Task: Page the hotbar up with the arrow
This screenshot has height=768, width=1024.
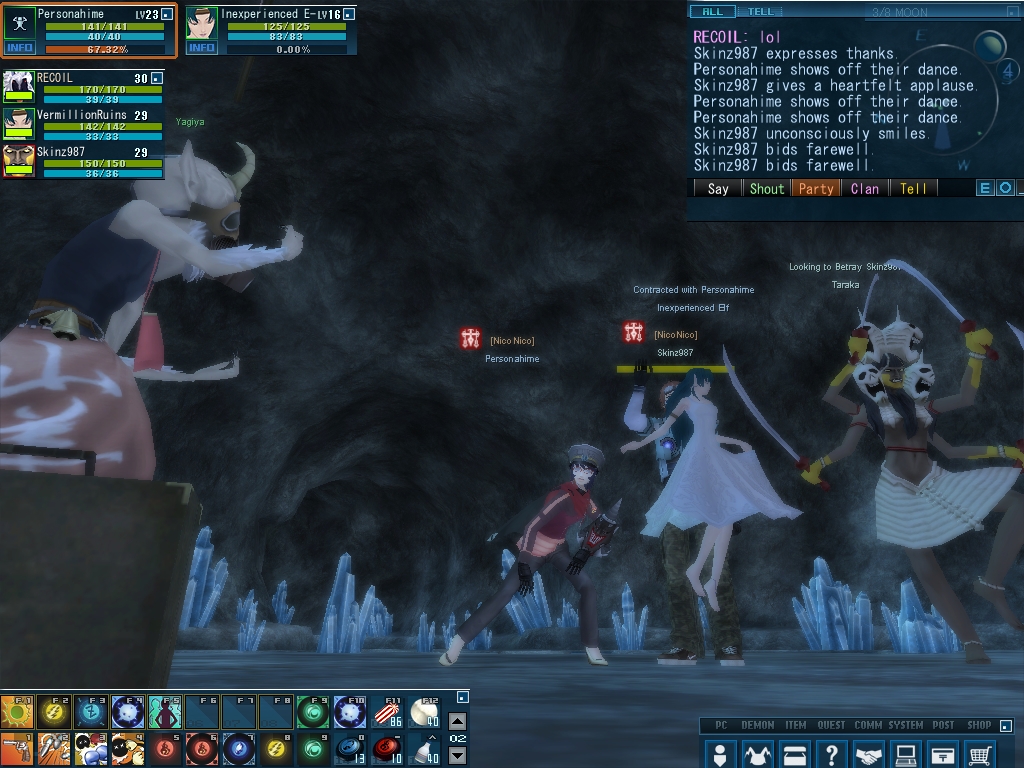Action: [x=457, y=721]
